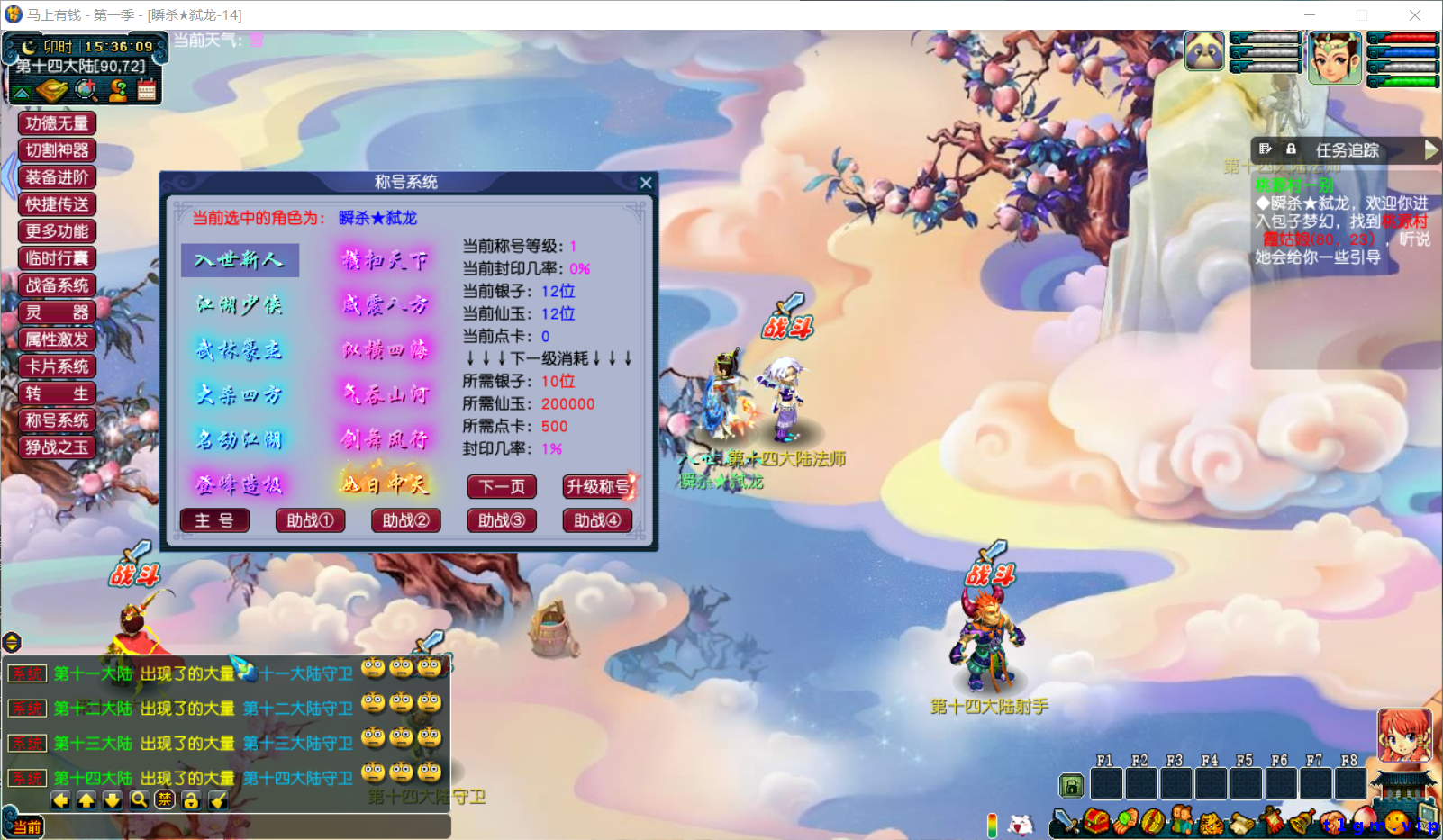The width and height of the screenshot is (1443, 840).
Task: Toggle the lock on the 任务追踪 panel
Action: [1291, 149]
